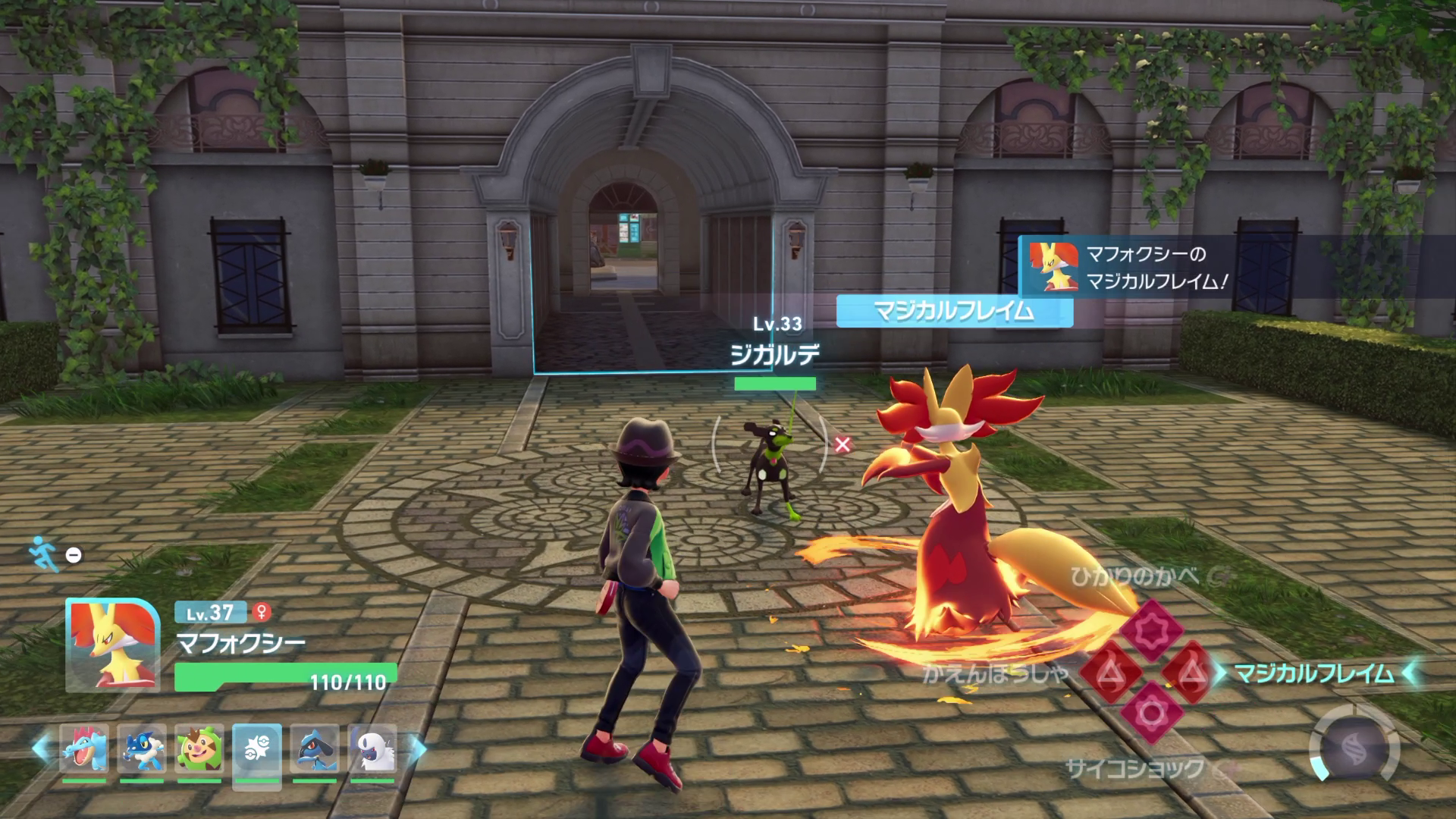Viewport: 1456px width, 819px height.
Task: Use the bottom move サイコショック diamond
Action: (x=1151, y=713)
